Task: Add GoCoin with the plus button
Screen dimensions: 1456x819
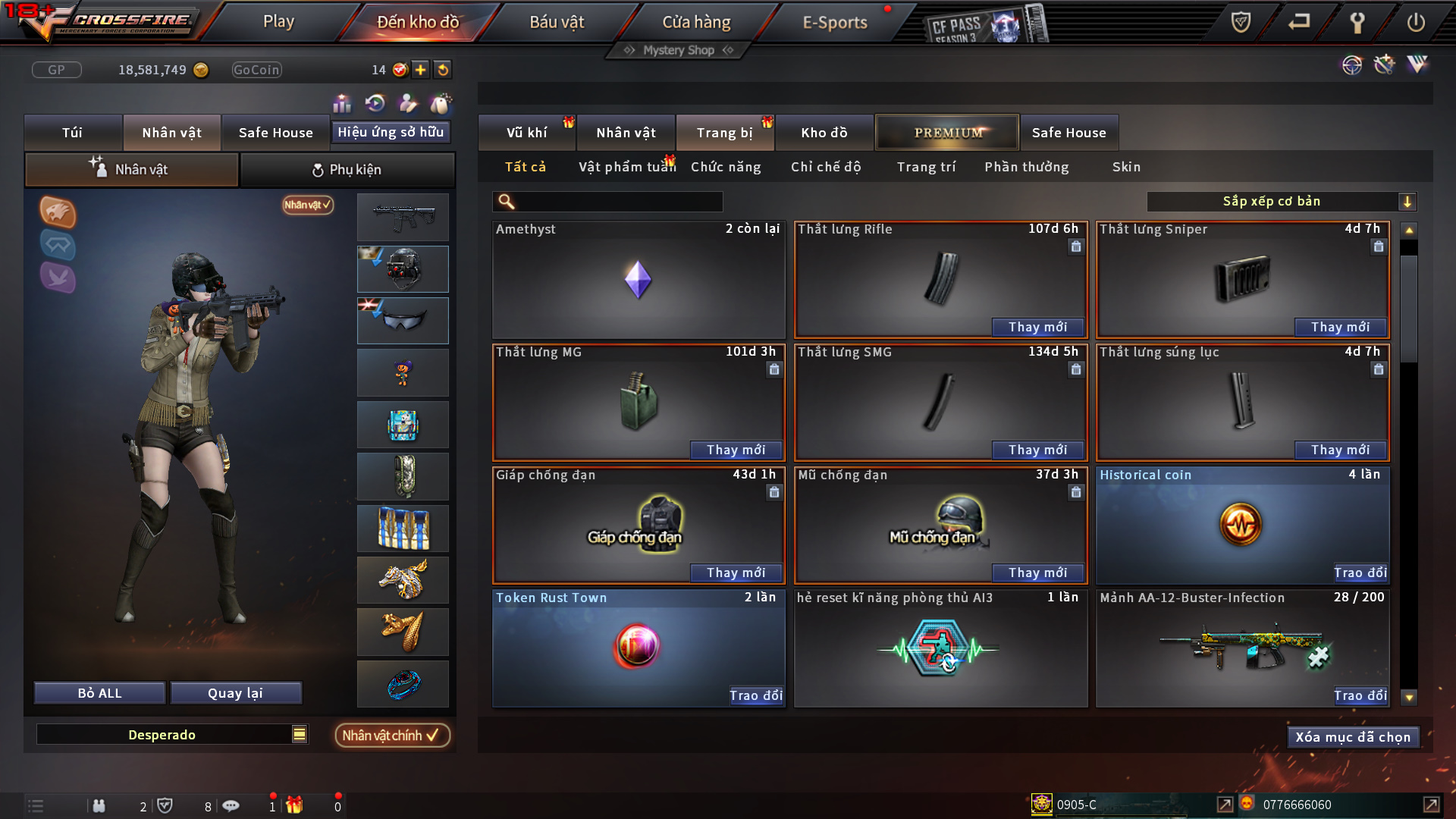Action: click(421, 70)
